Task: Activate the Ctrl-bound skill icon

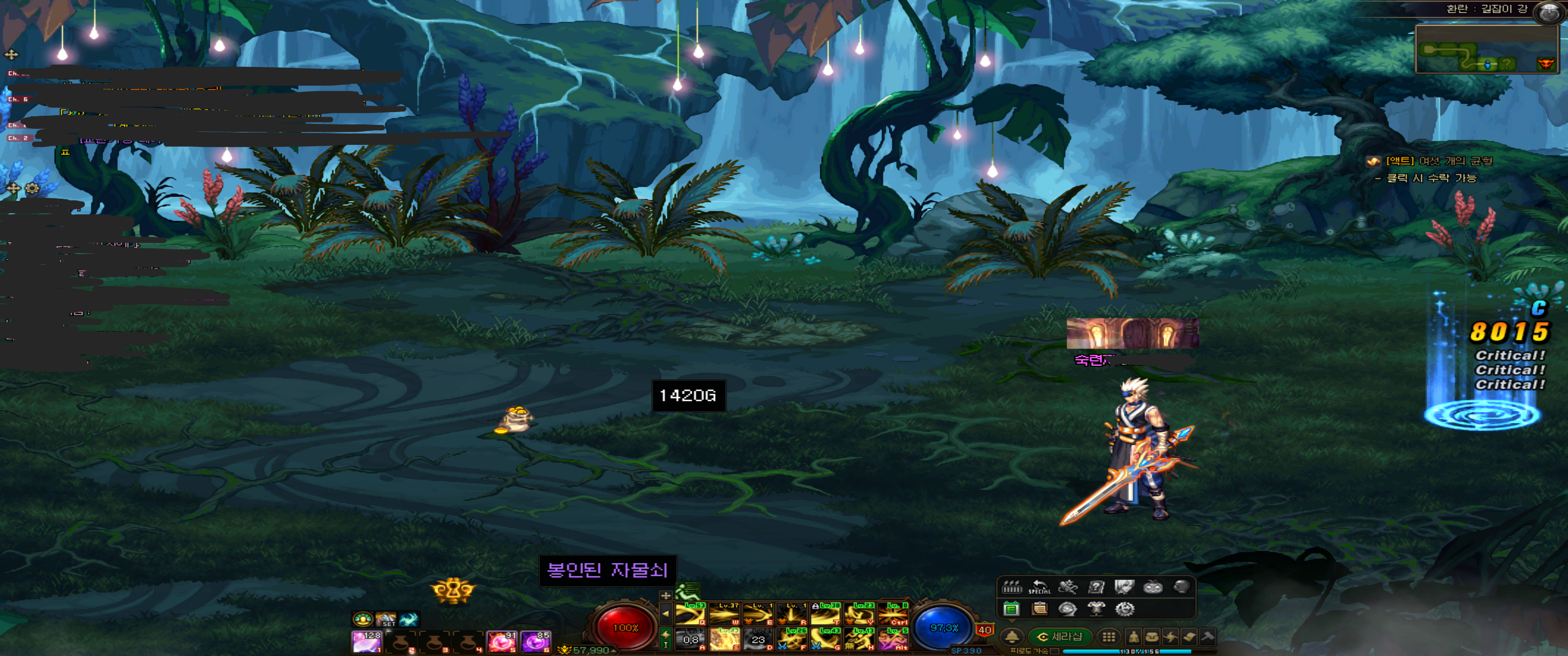Action: tap(893, 614)
